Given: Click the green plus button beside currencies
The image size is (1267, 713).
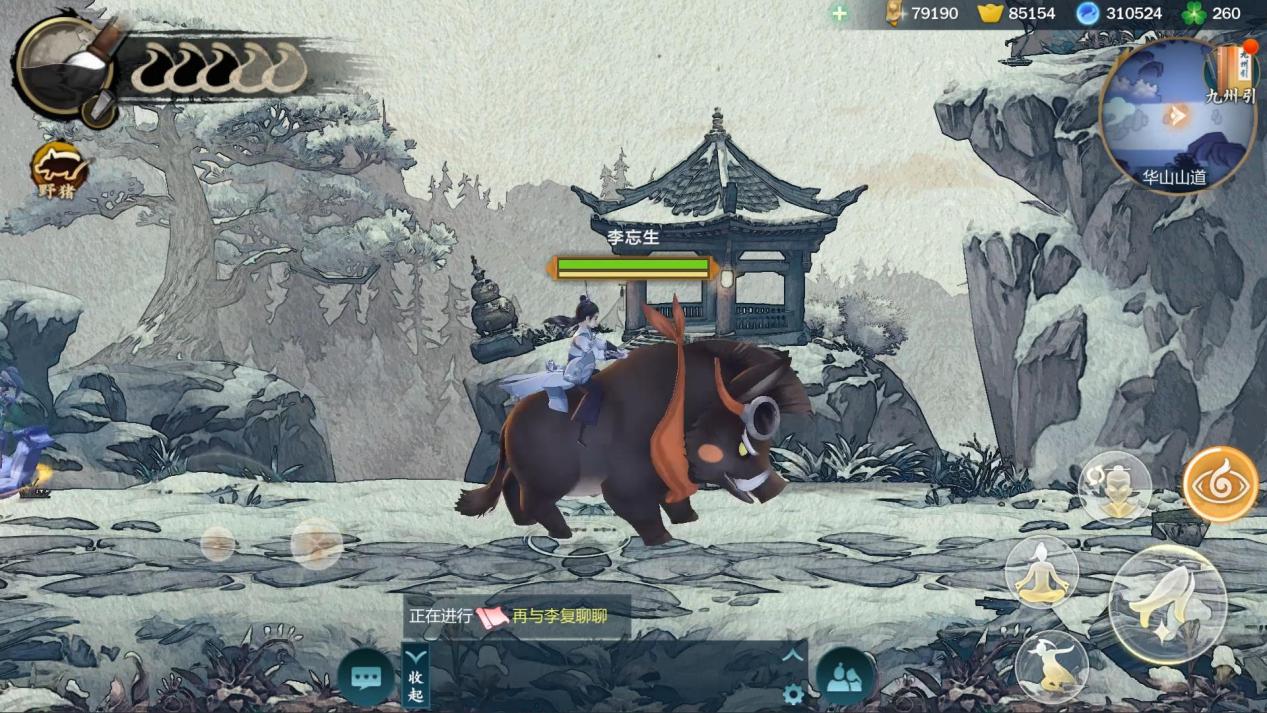Looking at the screenshot, I should pyautogui.click(x=839, y=14).
